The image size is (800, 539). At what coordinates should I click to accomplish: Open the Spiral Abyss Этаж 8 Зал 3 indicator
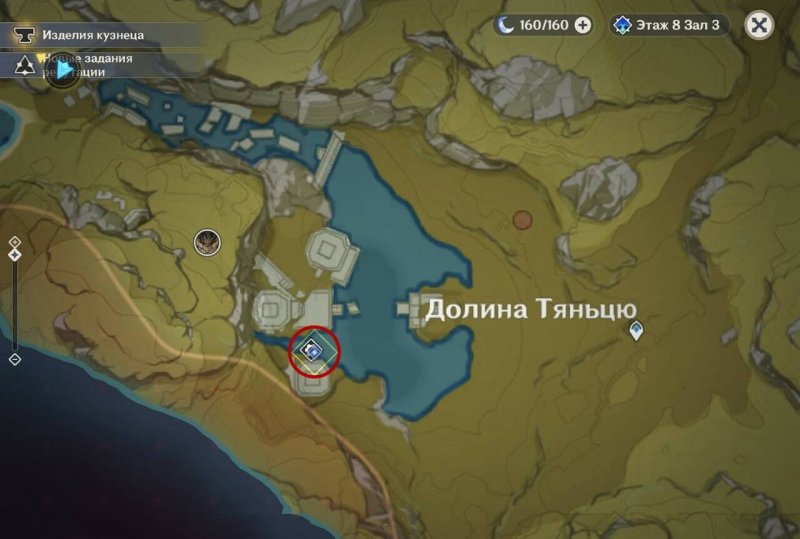669,26
